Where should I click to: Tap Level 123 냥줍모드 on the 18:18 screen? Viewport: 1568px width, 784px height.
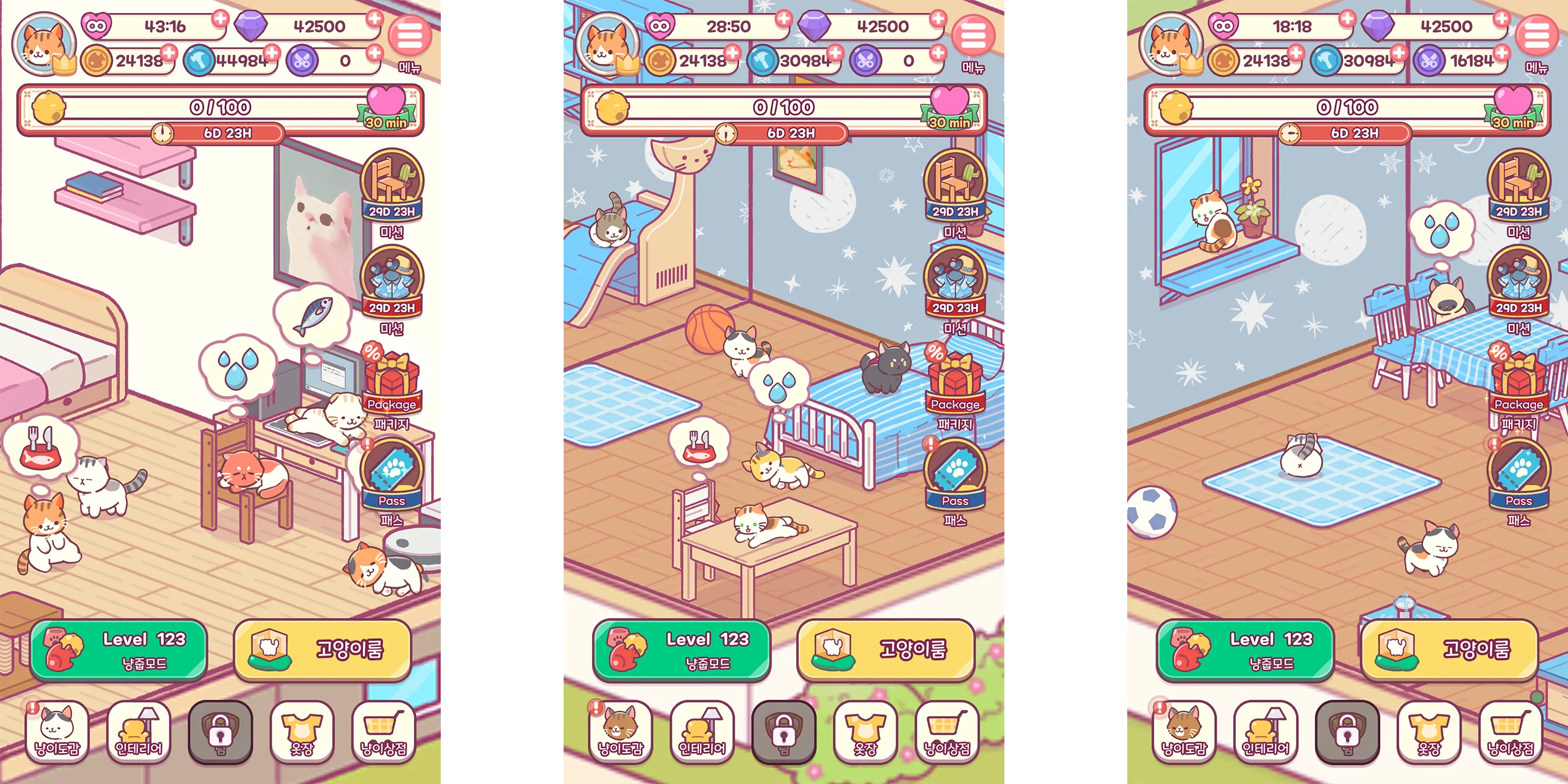(1245, 650)
